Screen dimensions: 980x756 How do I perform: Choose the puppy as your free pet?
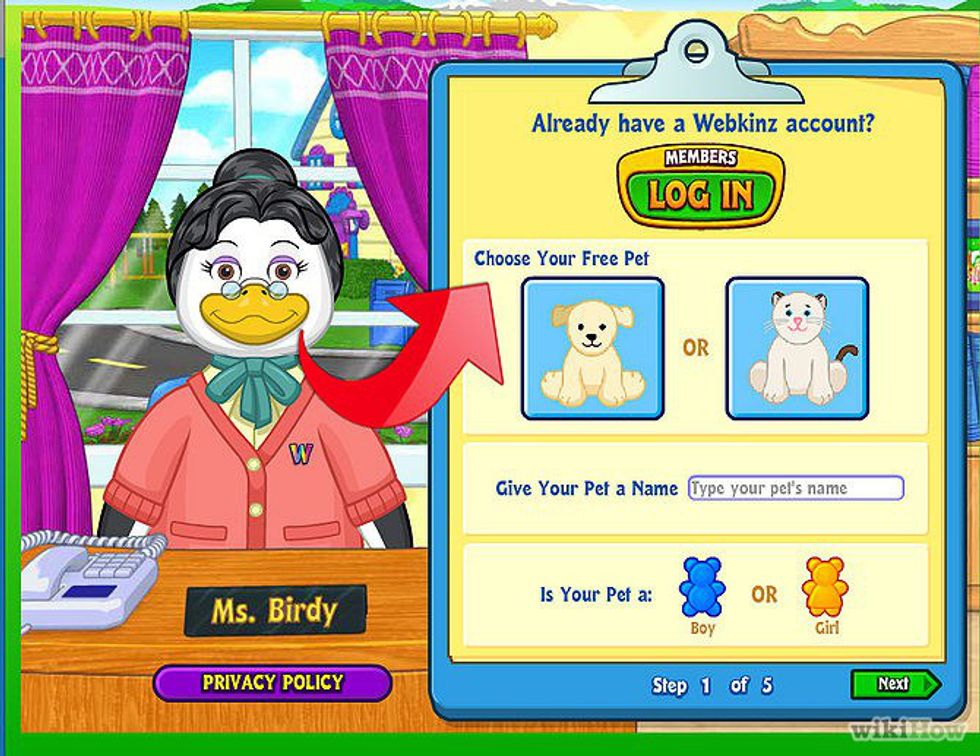(592, 347)
